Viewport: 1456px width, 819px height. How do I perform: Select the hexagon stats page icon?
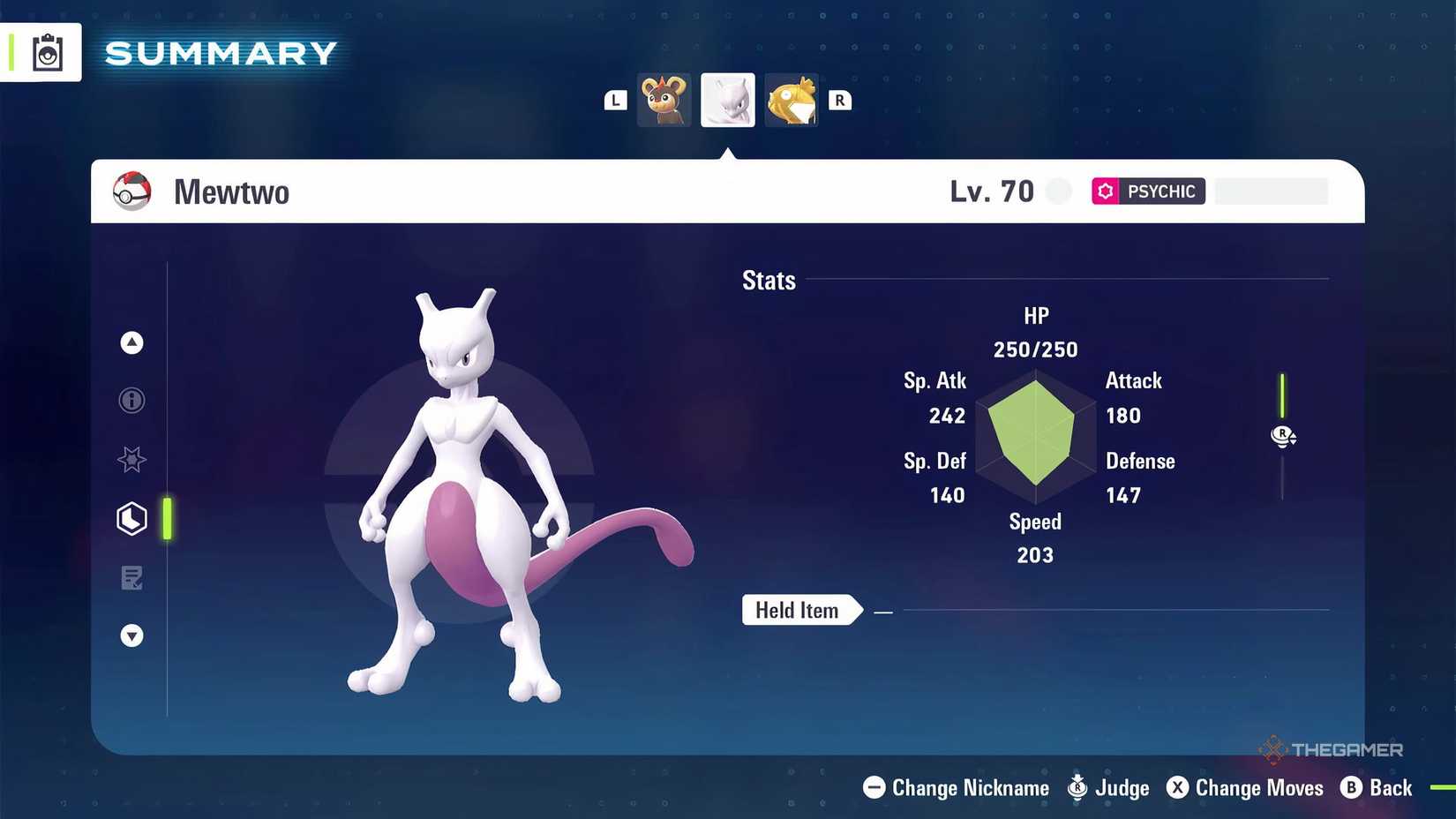pyautogui.click(x=131, y=519)
